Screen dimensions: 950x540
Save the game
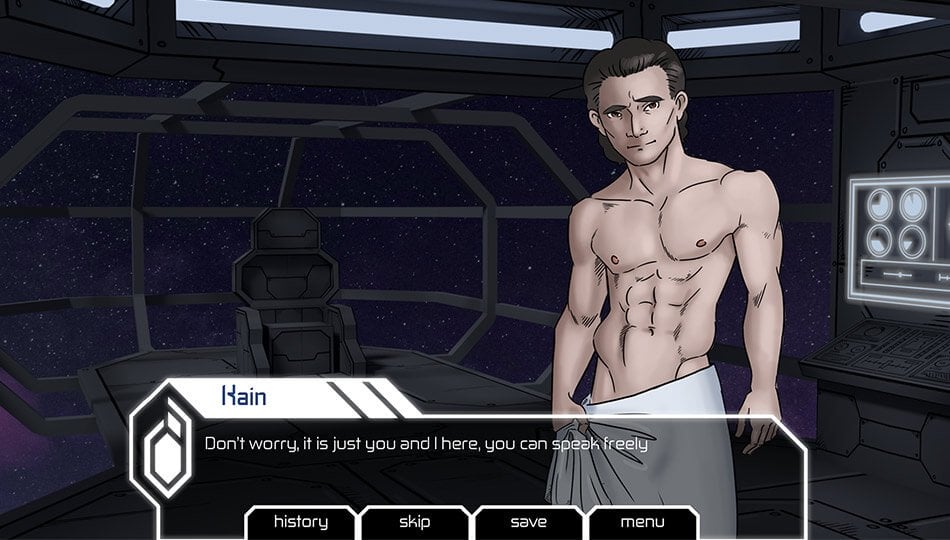(528, 522)
